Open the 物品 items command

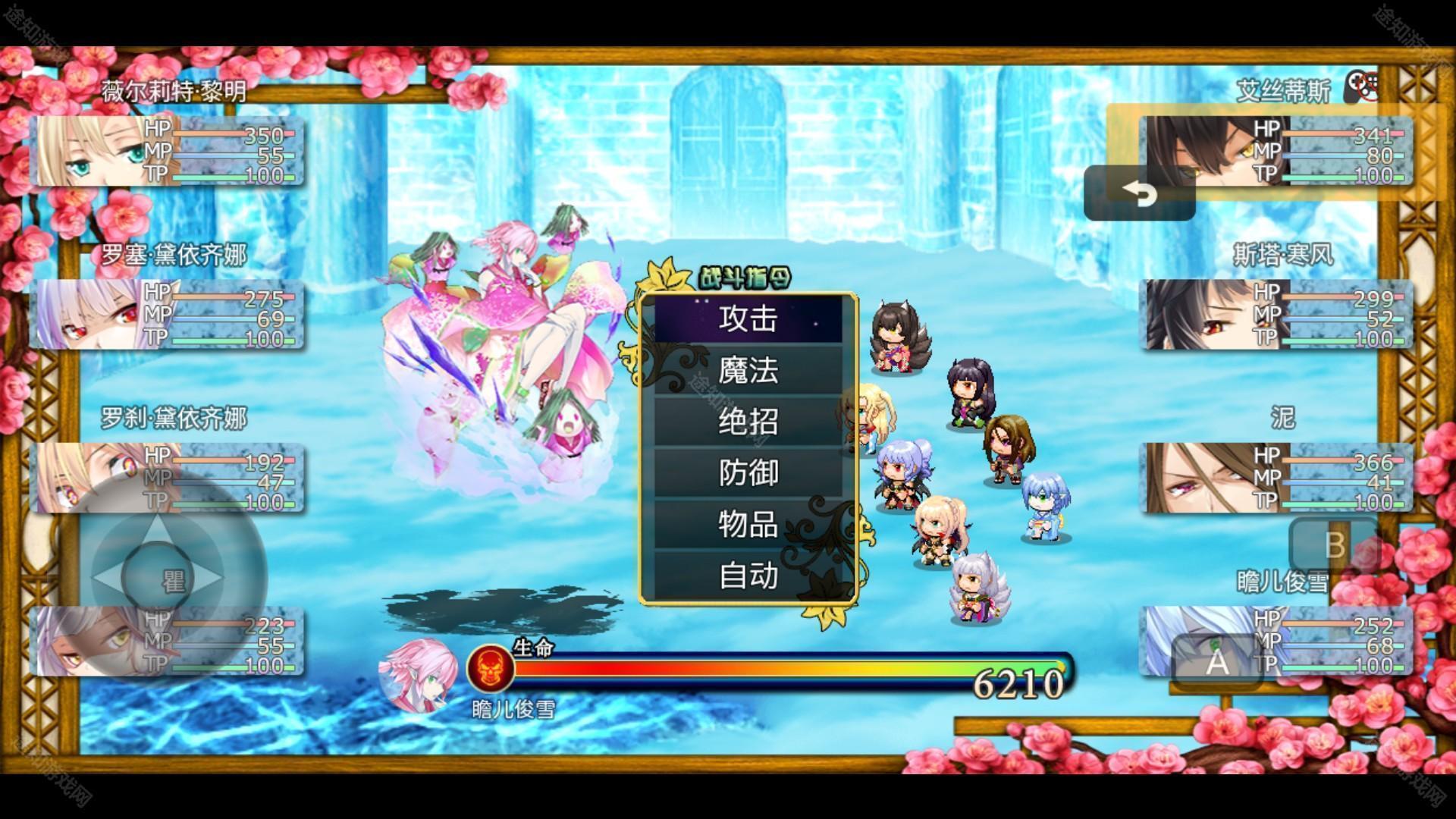coord(748,525)
